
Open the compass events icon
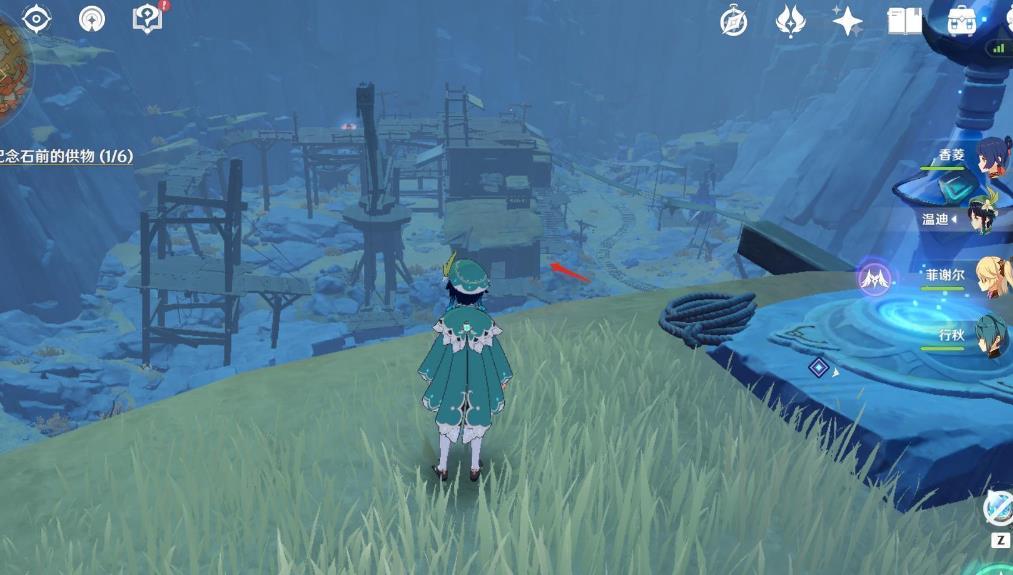[x=734, y=21]
